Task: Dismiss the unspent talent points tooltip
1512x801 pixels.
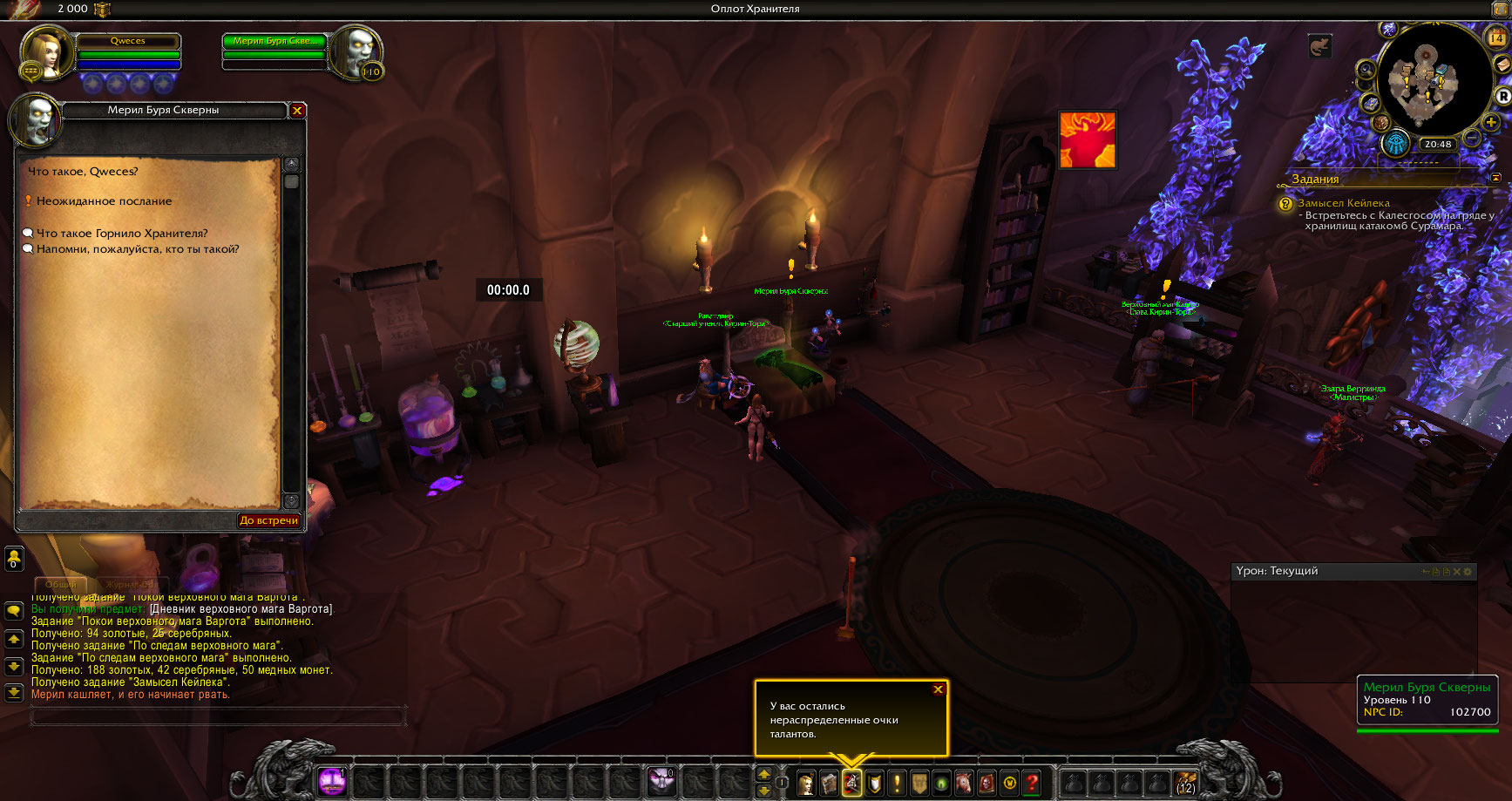Action: point(938,689)
